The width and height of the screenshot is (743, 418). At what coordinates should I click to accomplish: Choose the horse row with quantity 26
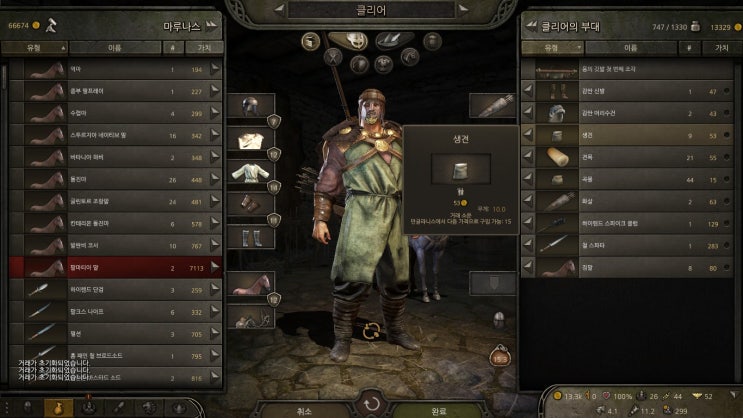point(115,179)
